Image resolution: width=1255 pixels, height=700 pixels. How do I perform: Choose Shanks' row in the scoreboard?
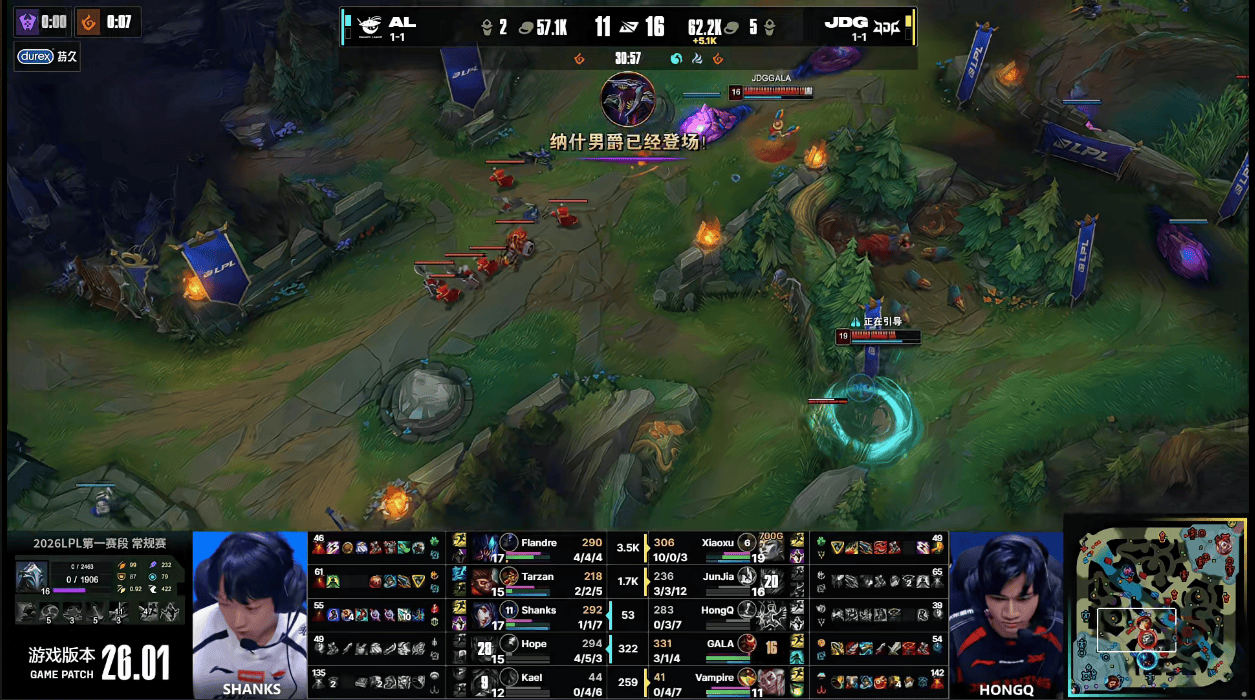(538, 614)
